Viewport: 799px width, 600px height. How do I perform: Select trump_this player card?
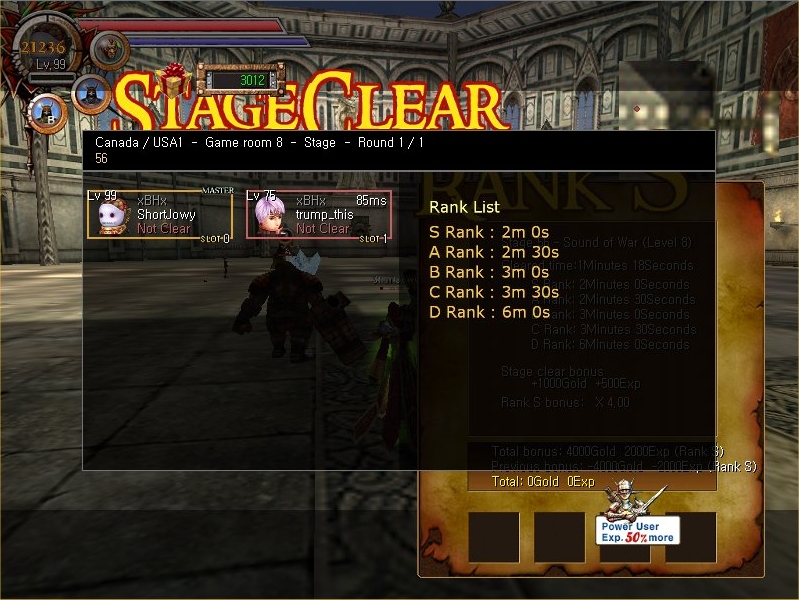click(x=319, y=215)
